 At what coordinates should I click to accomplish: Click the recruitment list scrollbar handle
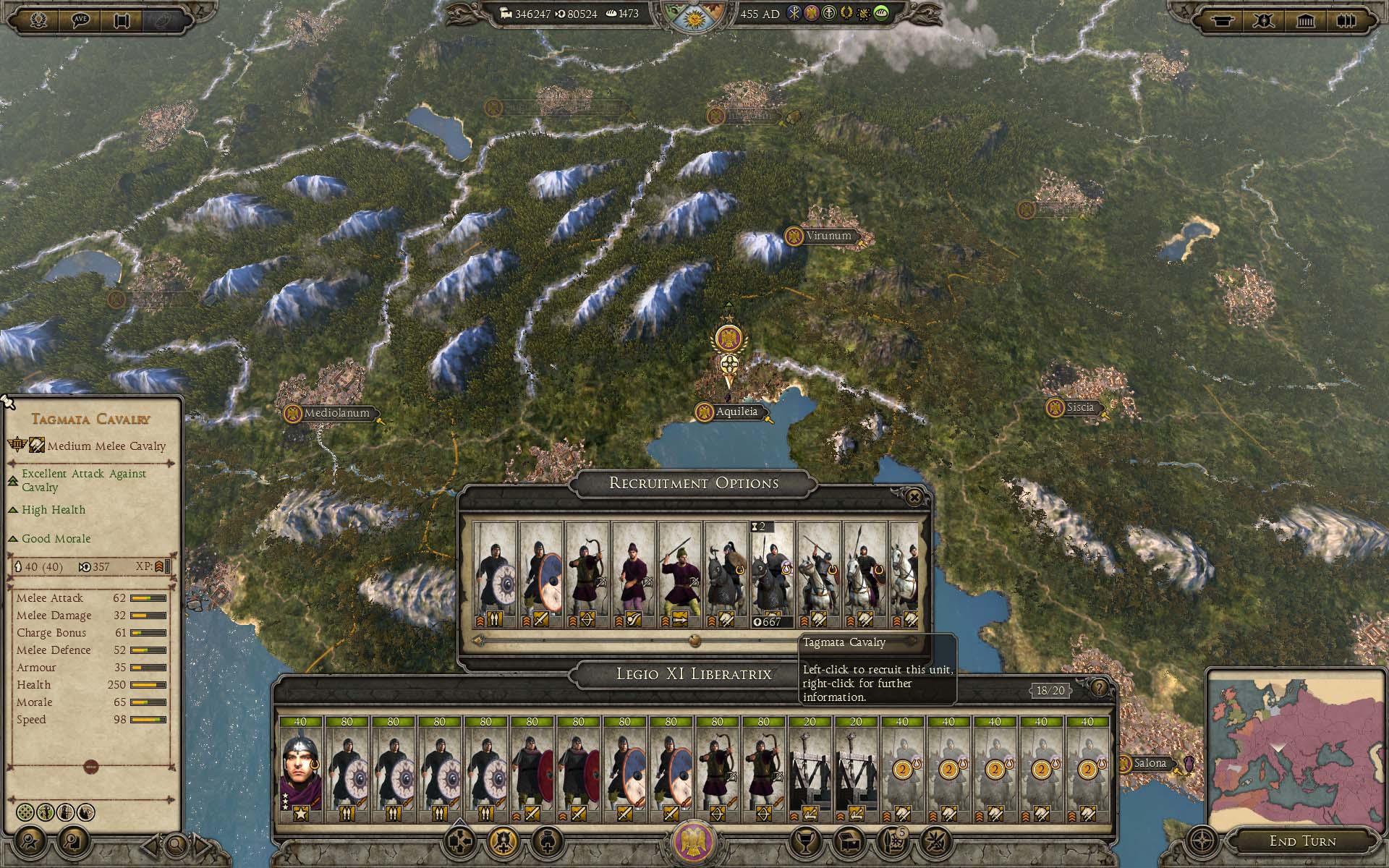click(x=694, y=640)
